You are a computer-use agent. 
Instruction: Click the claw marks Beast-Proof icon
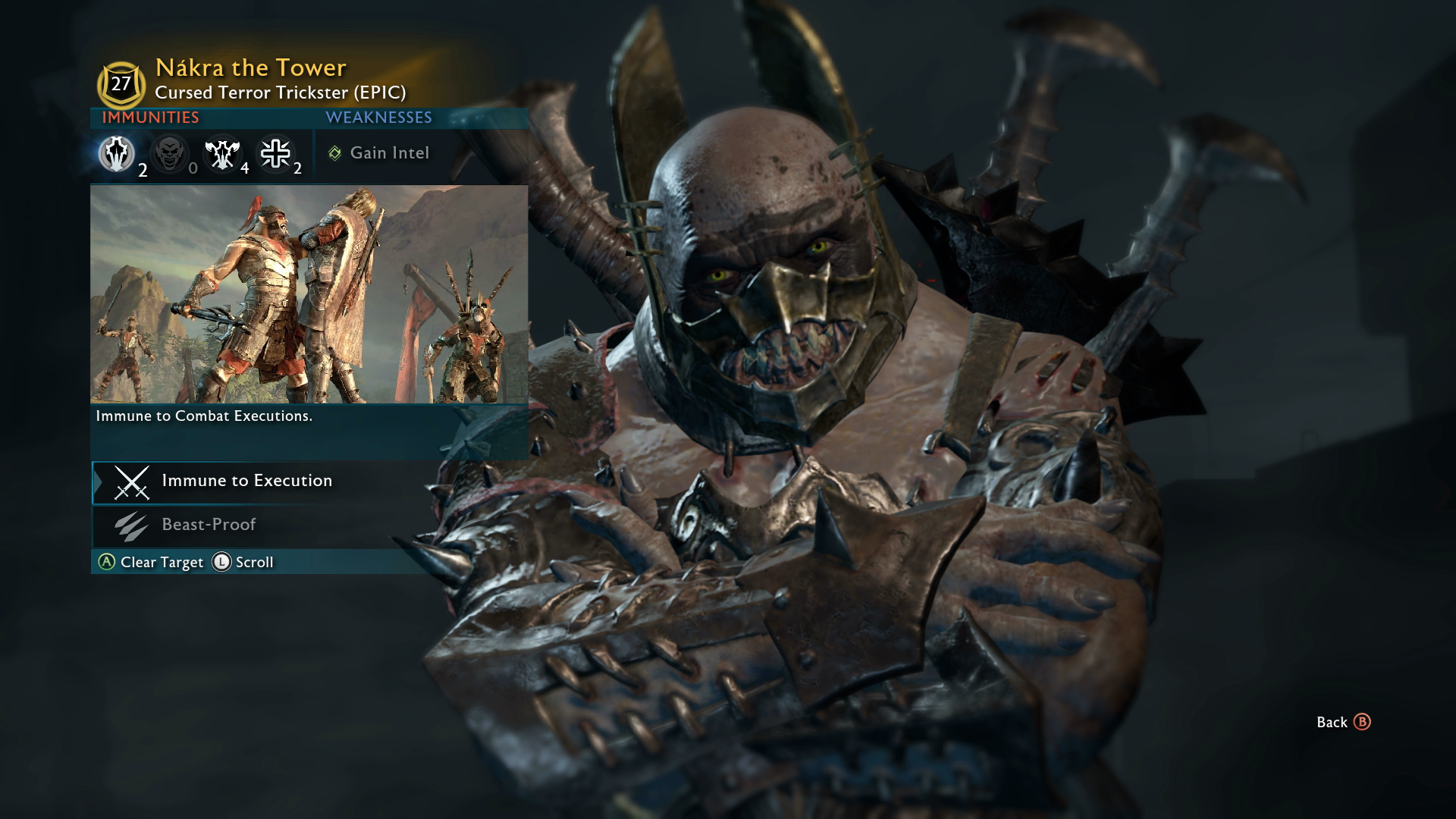(x=132, y=524)
